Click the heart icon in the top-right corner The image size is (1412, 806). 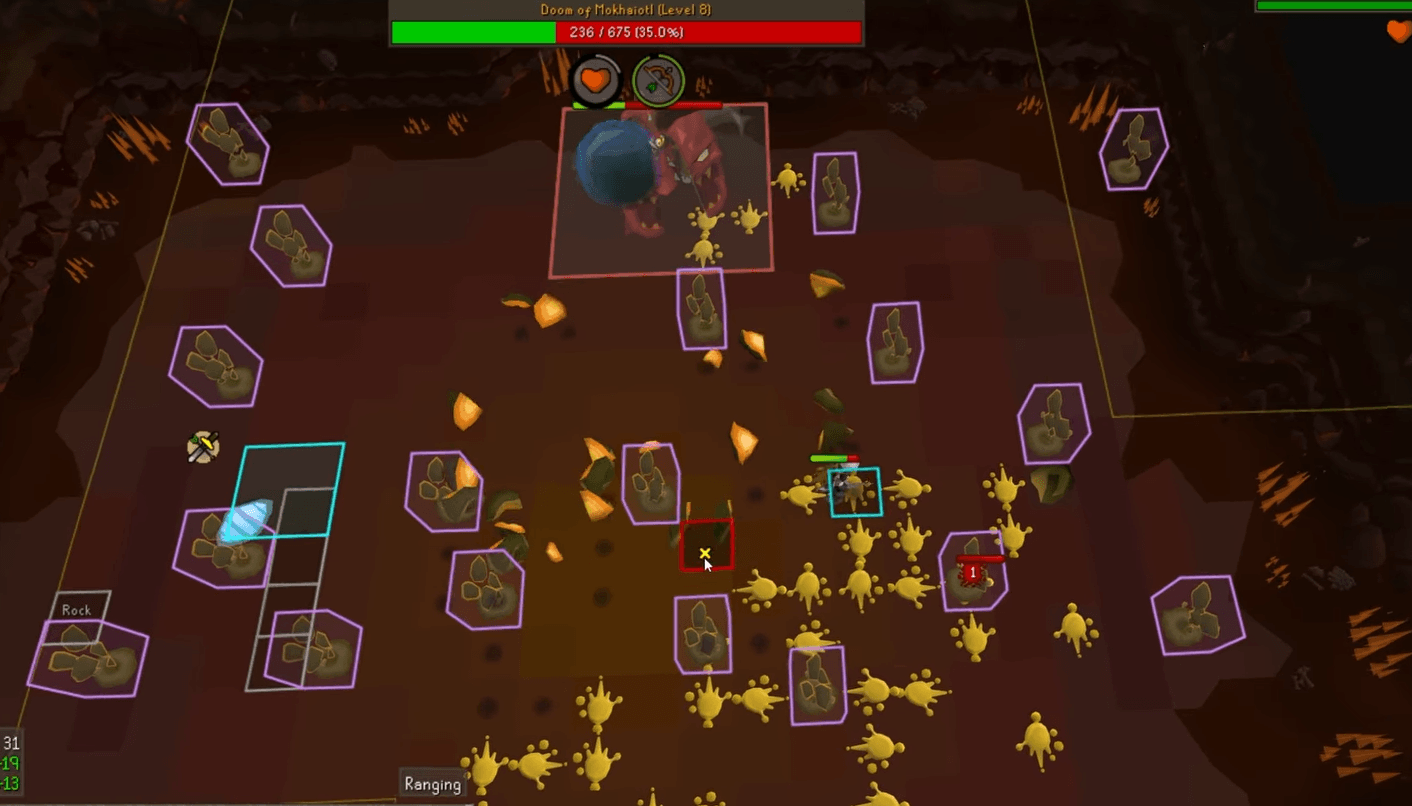click(1396, 31)
